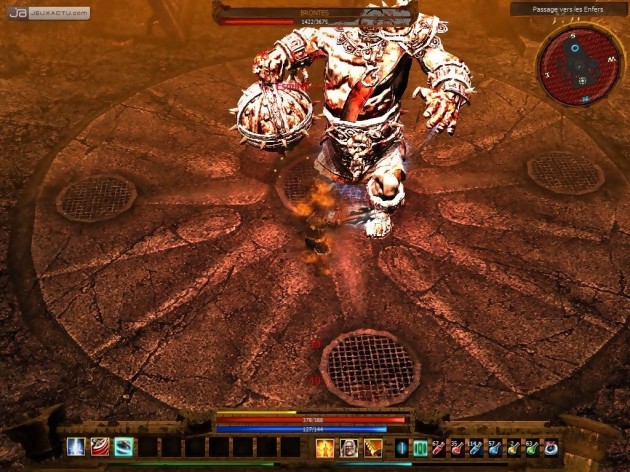Open the bearded character portrait icon
This screenshot has width=630, height=472.
[x=349, y=448]
